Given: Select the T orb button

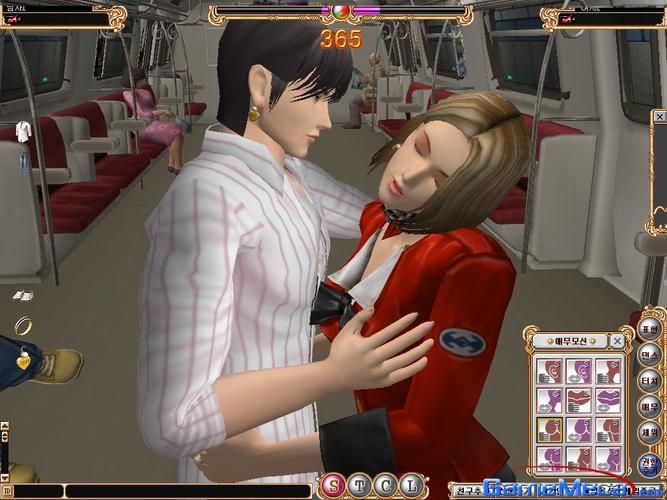Looking at the screenshot, I should (x=357, y=487).
